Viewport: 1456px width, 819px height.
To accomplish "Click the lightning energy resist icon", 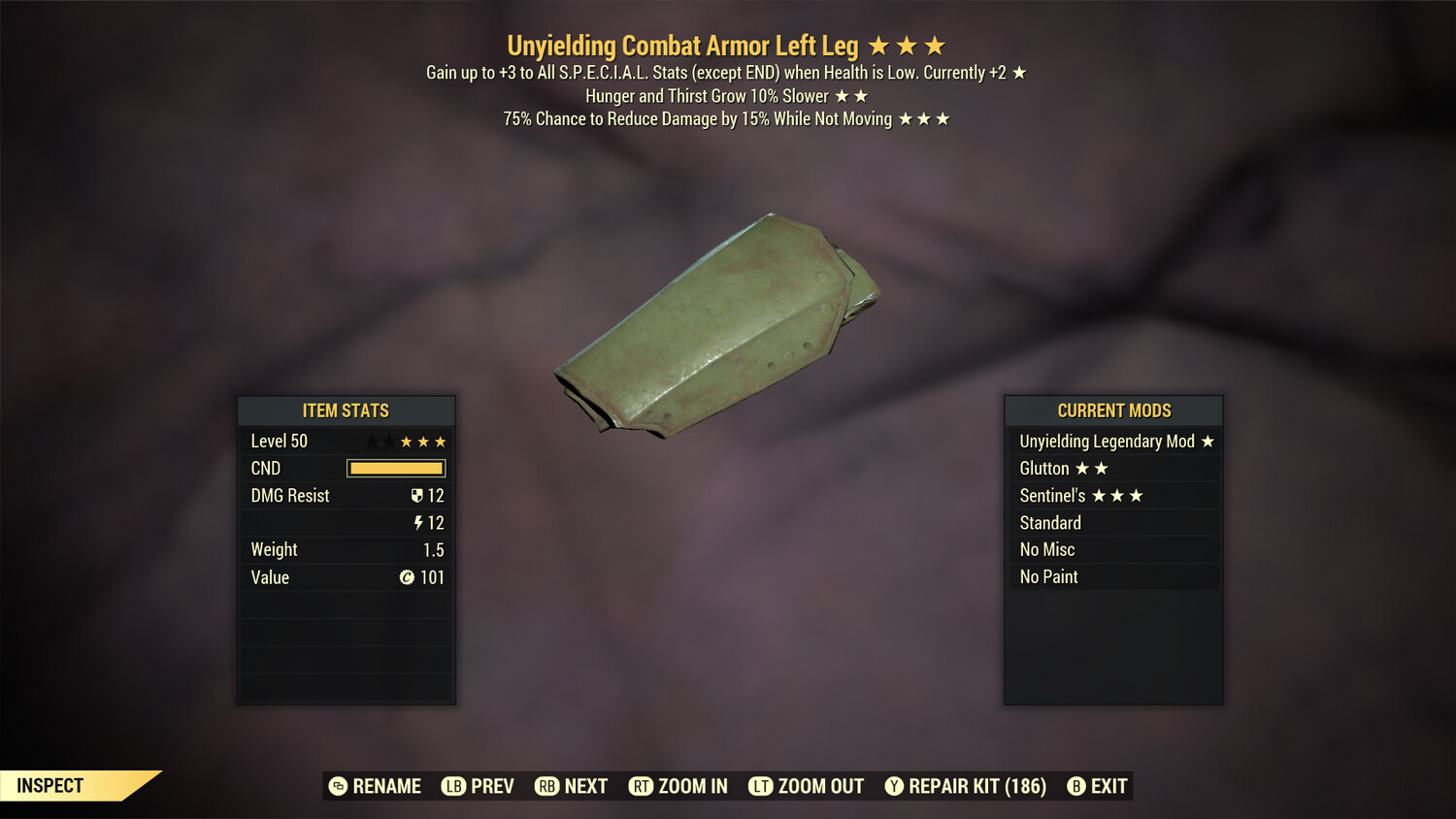I will (417, 523).
